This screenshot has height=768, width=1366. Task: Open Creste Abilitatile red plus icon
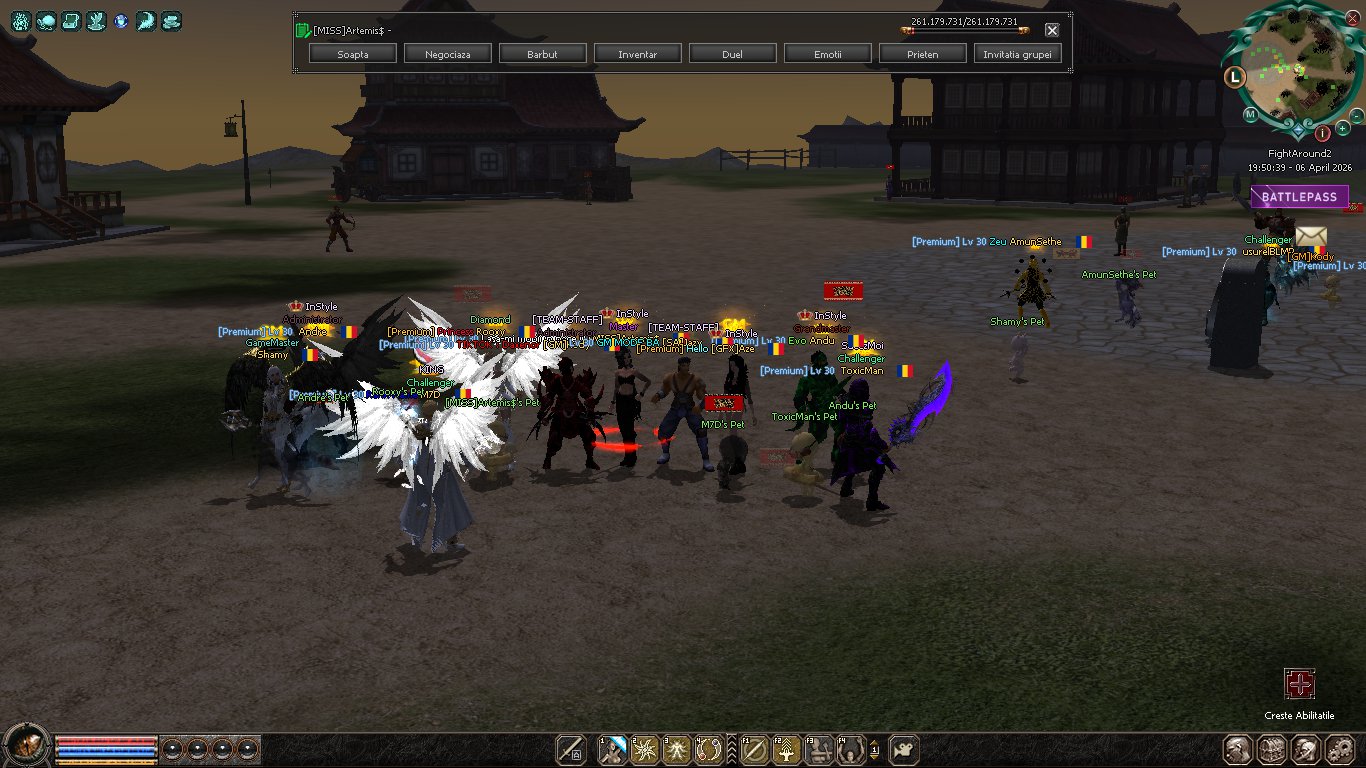tap(1299, 685)
